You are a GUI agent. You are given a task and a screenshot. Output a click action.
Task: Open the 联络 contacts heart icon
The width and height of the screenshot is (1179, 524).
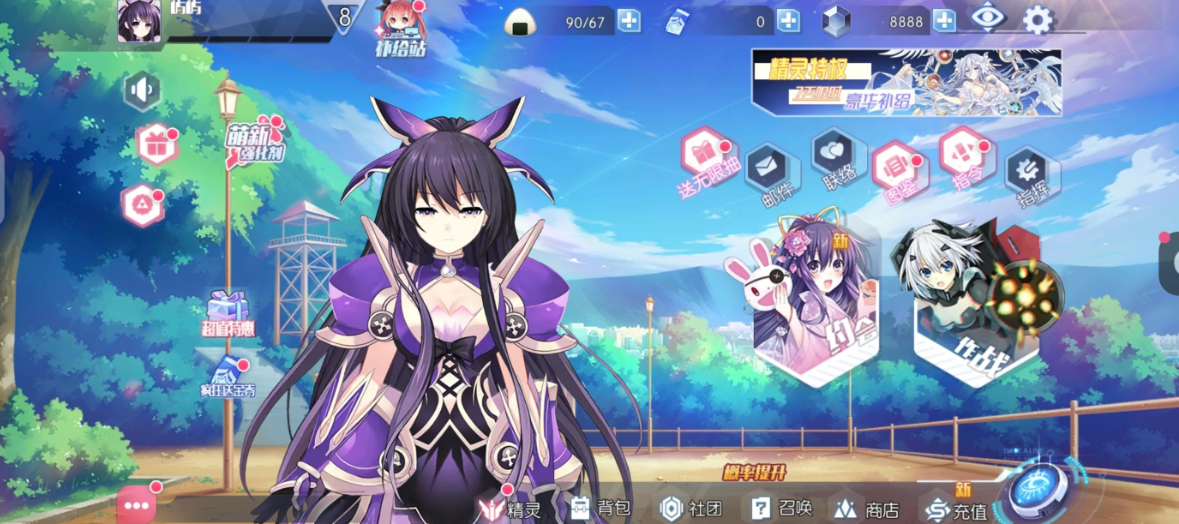833,151
